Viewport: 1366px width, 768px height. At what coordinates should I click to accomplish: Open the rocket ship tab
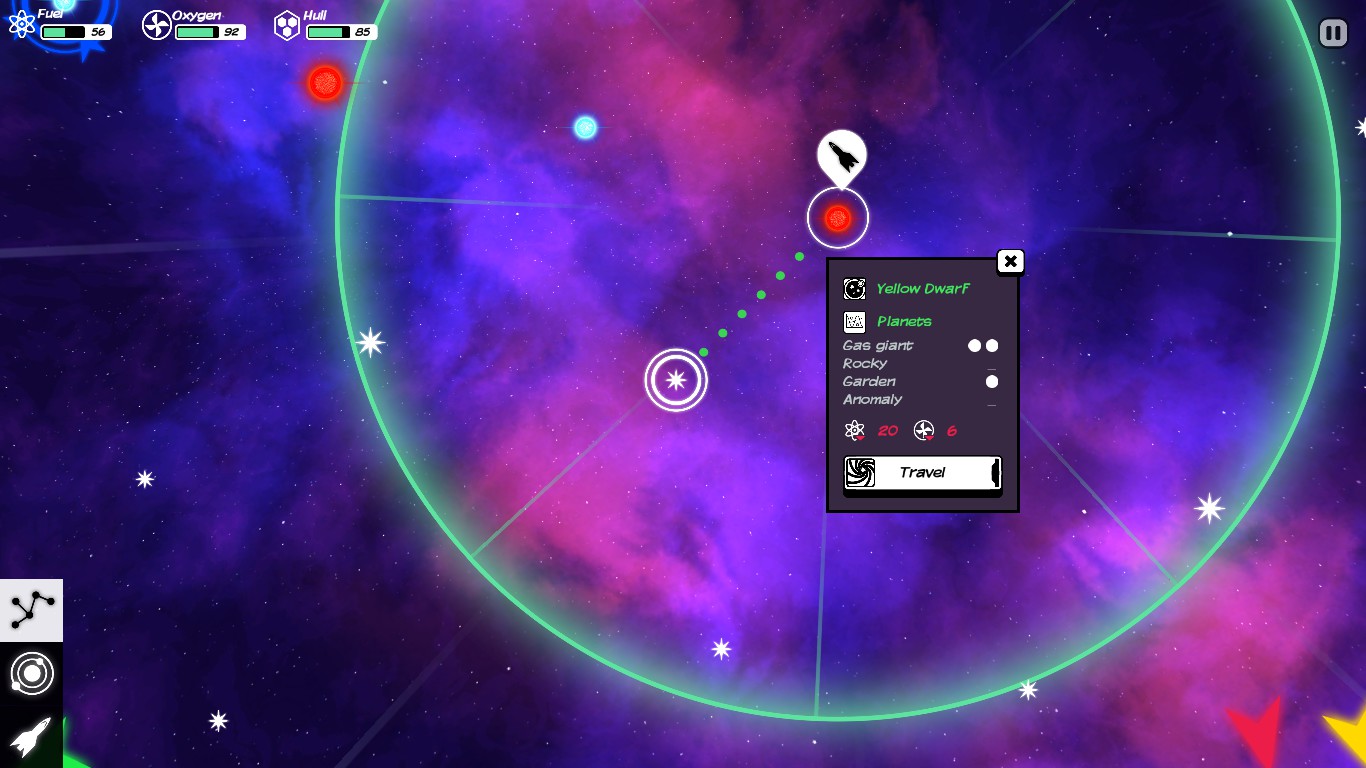point(31,738)
